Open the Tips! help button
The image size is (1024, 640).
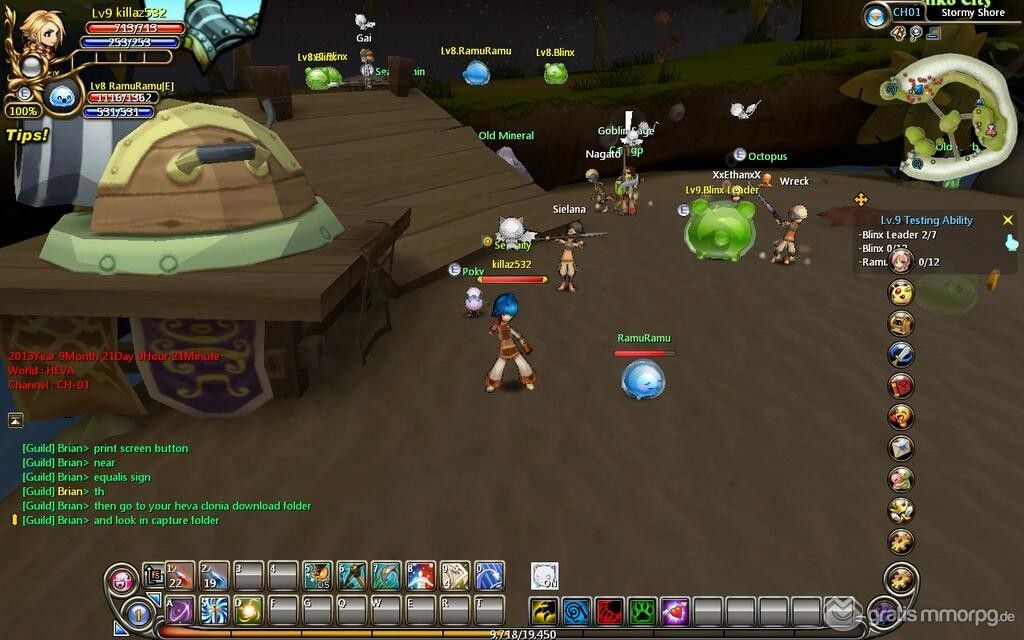pyautogui.click(x=27, y=134)
